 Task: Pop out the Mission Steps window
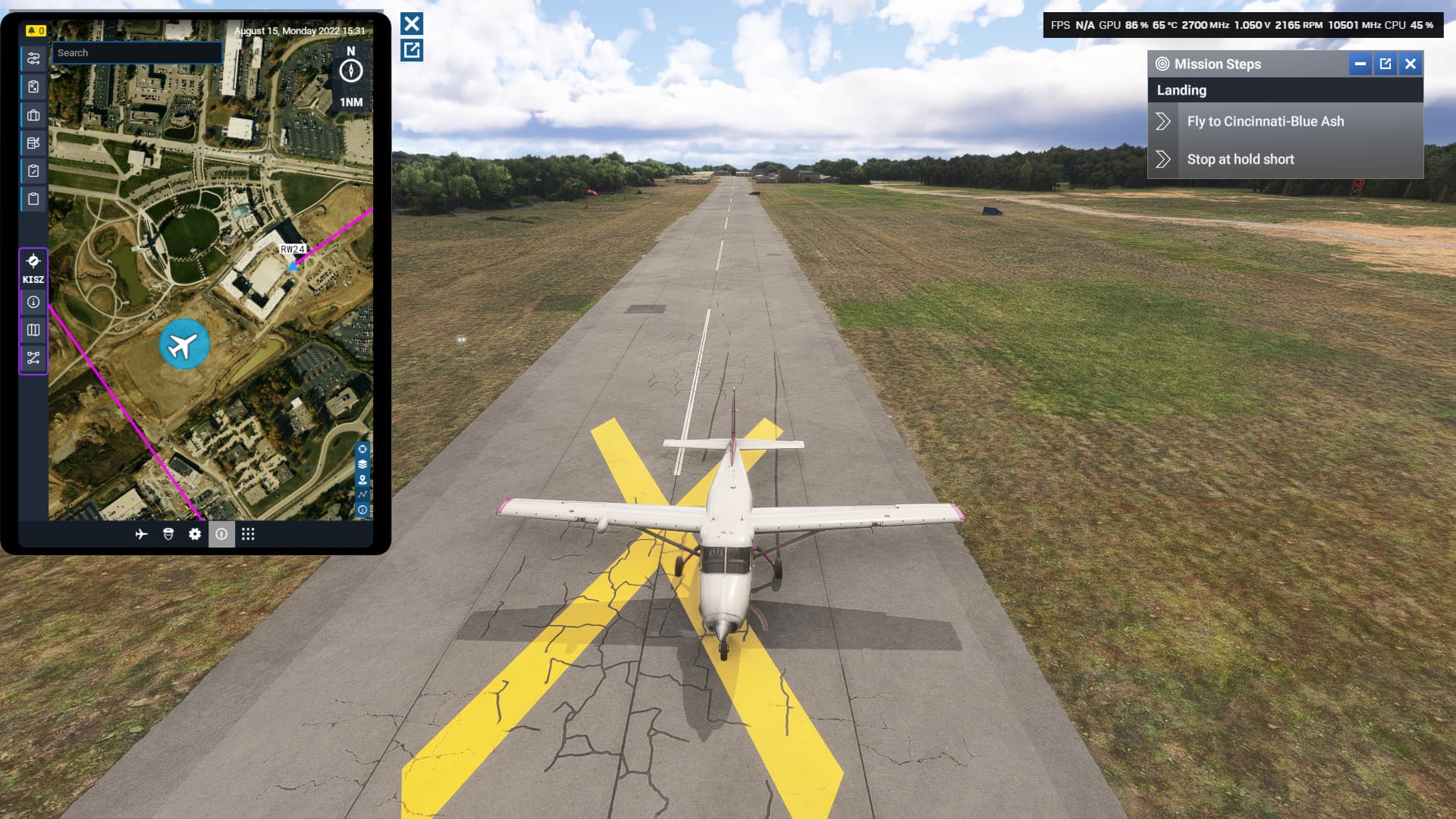point(1385,64)
